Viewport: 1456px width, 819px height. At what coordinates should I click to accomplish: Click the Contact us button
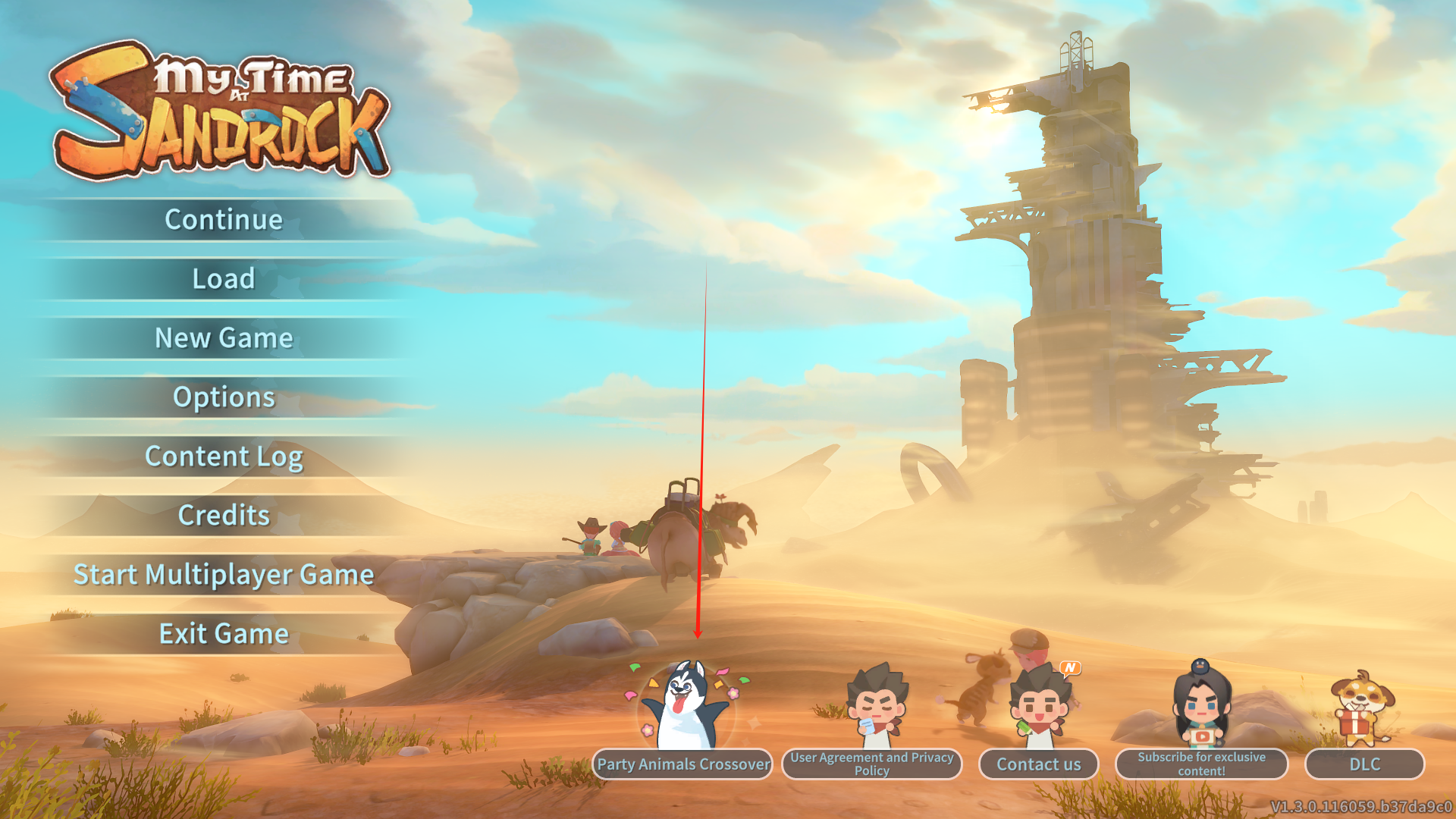tap(1038, 764)
